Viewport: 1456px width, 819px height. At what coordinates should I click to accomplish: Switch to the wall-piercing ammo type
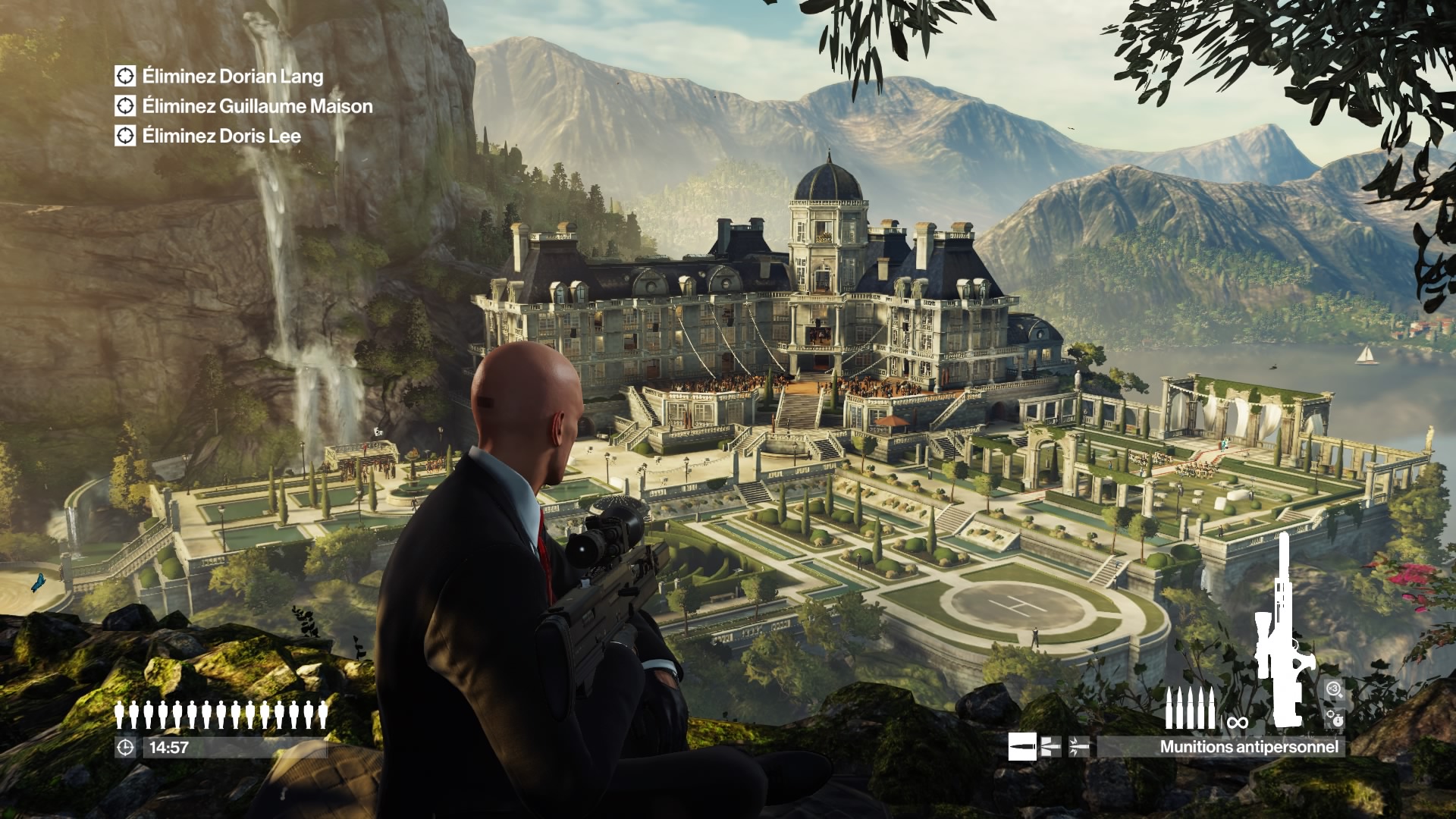pyautogui.click(x=1050, y=747)
